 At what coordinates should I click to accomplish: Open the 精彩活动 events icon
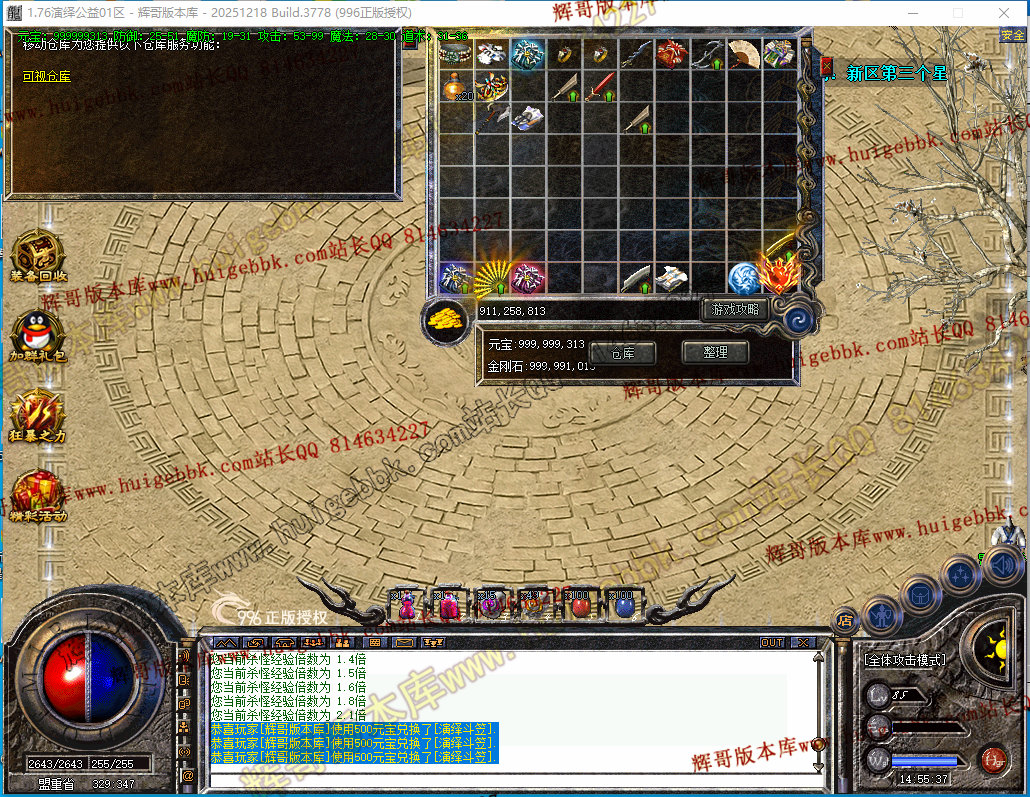[x=39, y=493]
